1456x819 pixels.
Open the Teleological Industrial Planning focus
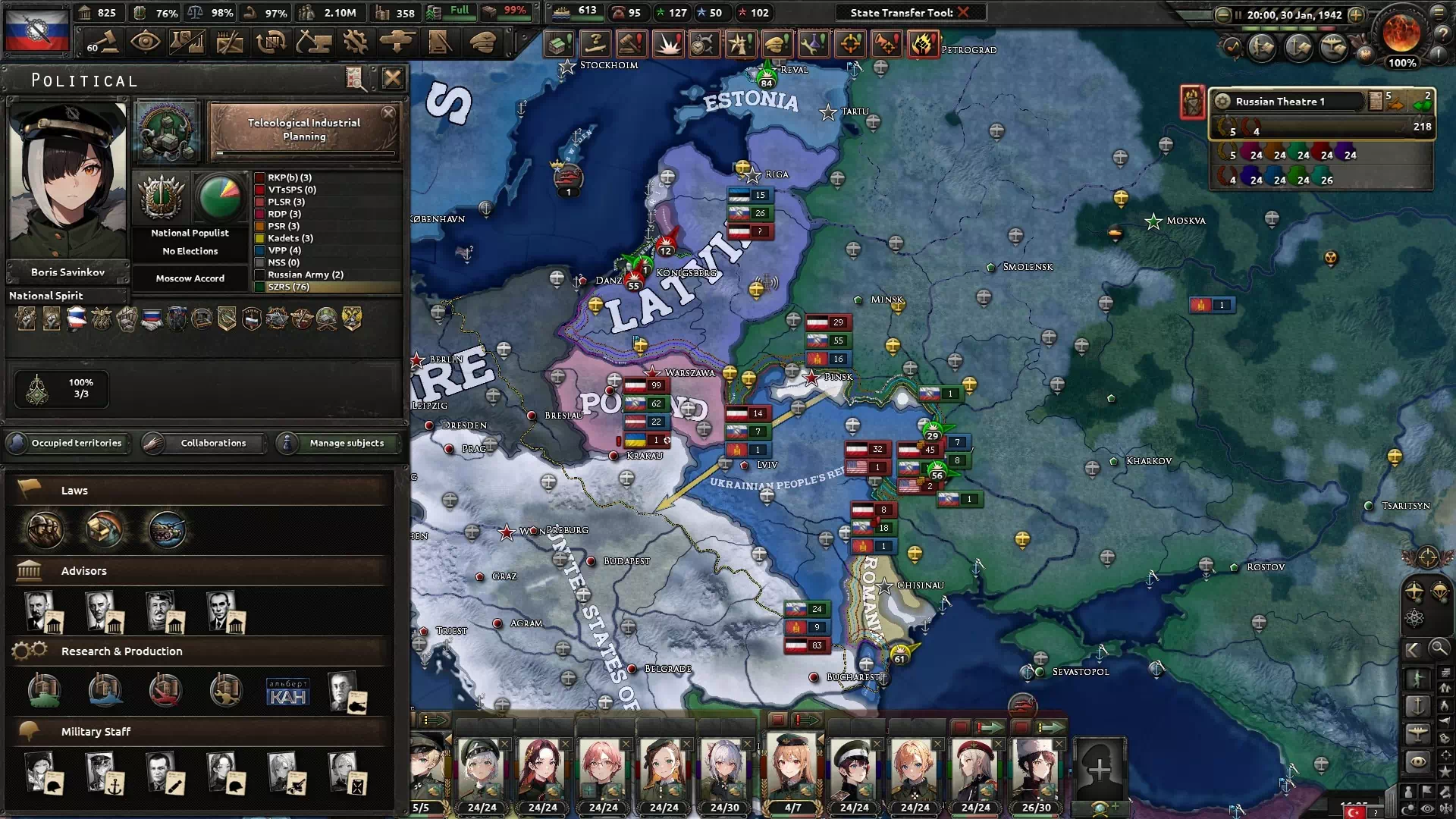tap(304, 130)
